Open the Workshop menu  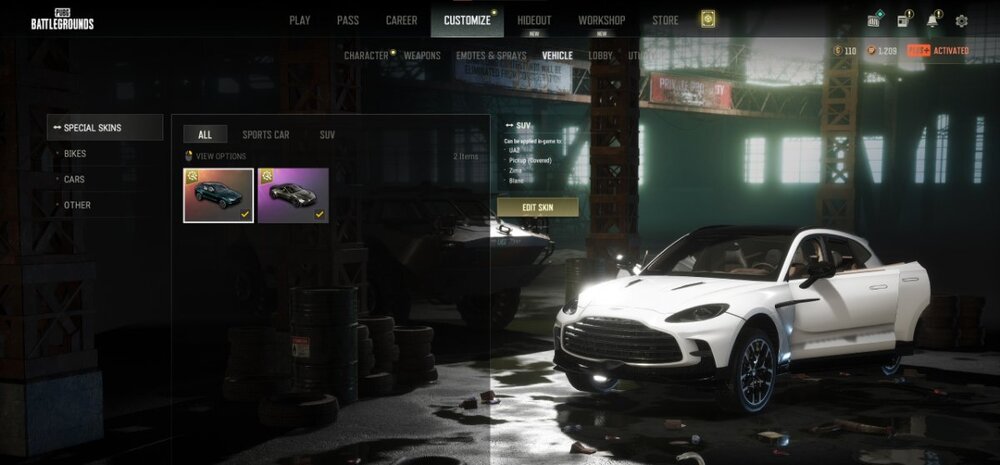point(601,20)
